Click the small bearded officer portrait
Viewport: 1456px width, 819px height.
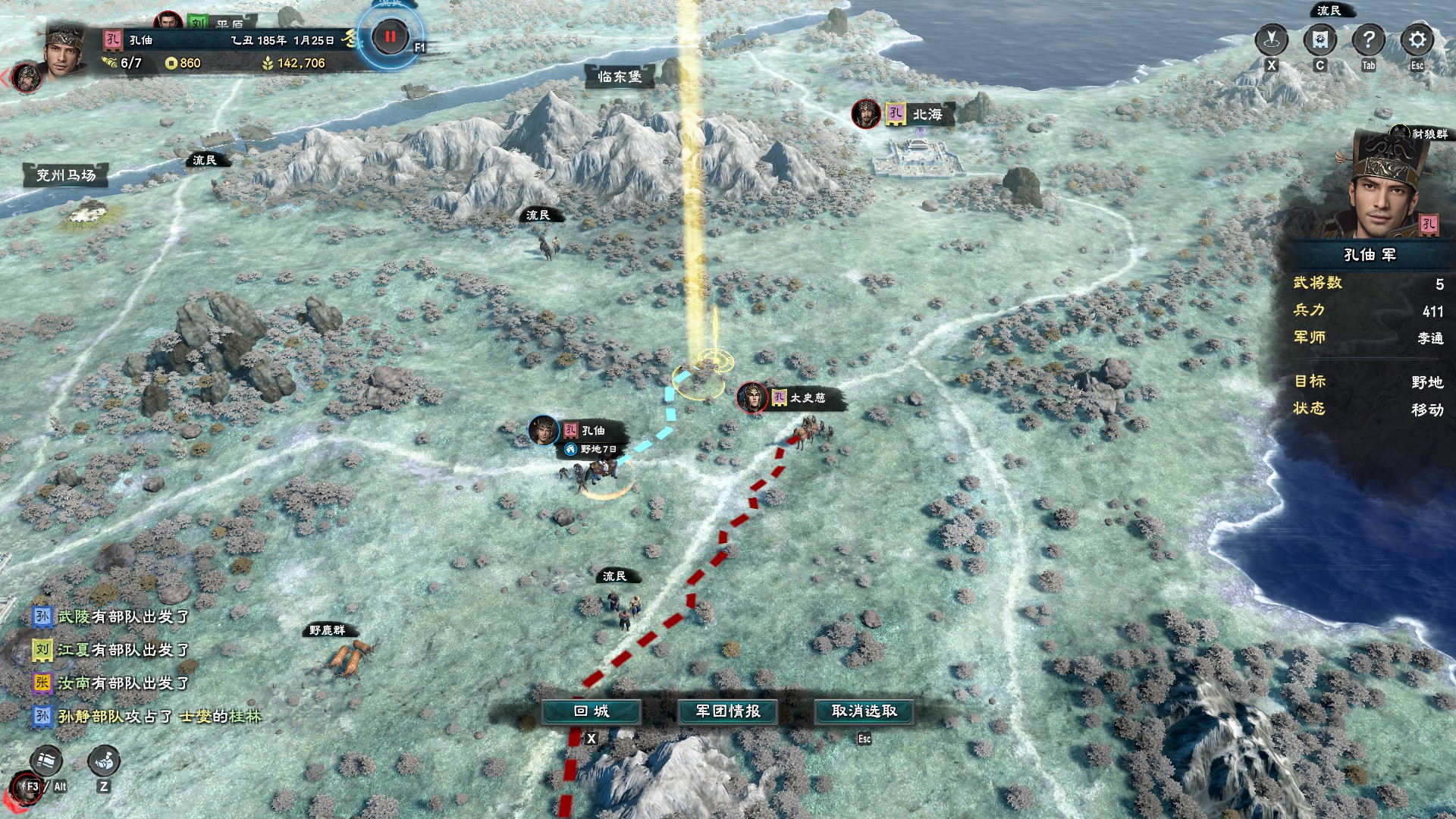pos(27,77)
